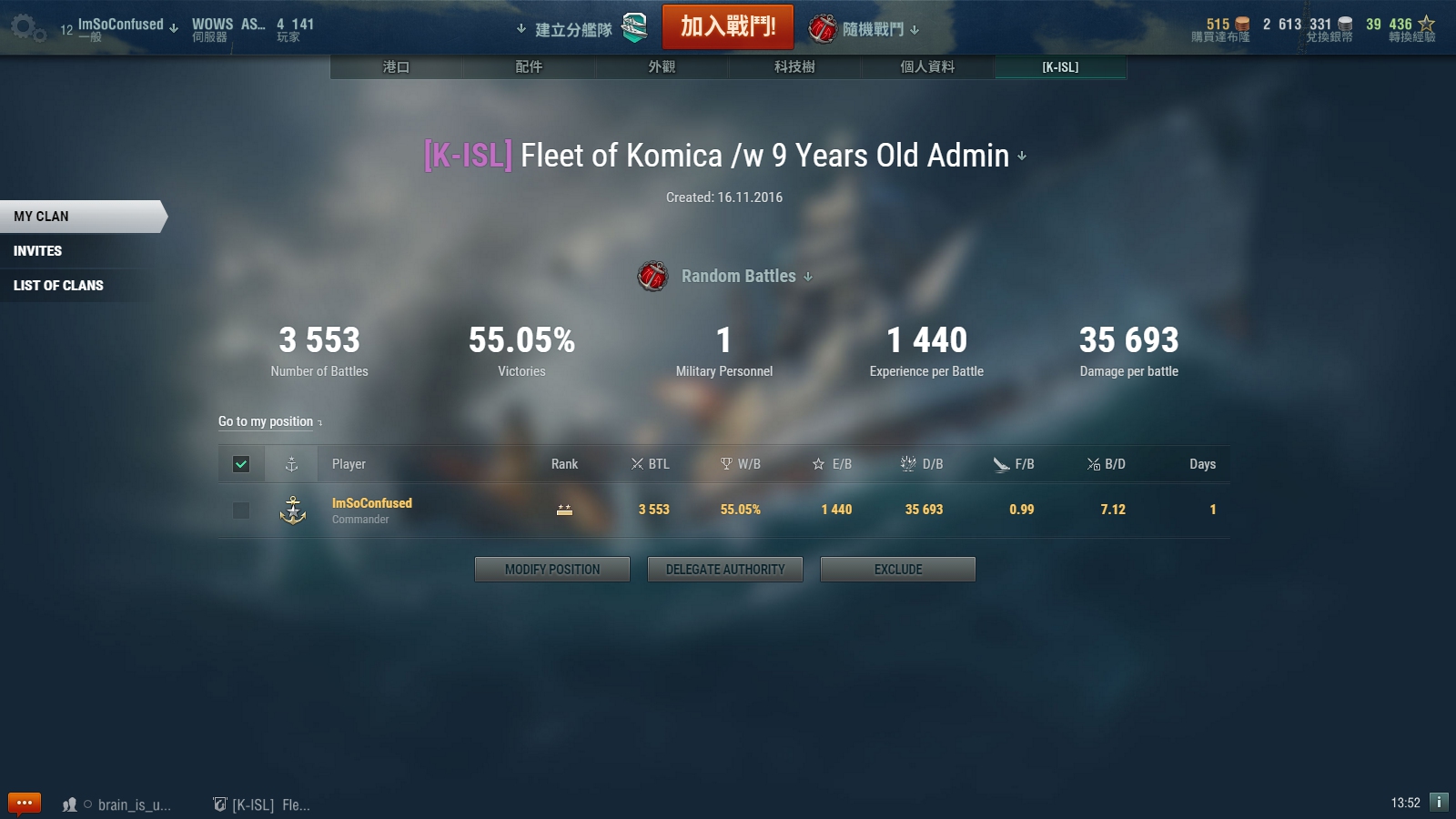This screenshot has width=1456, height=819.
Task: Go to the 科技樹 tech tree tab
Action: [794, 67]
